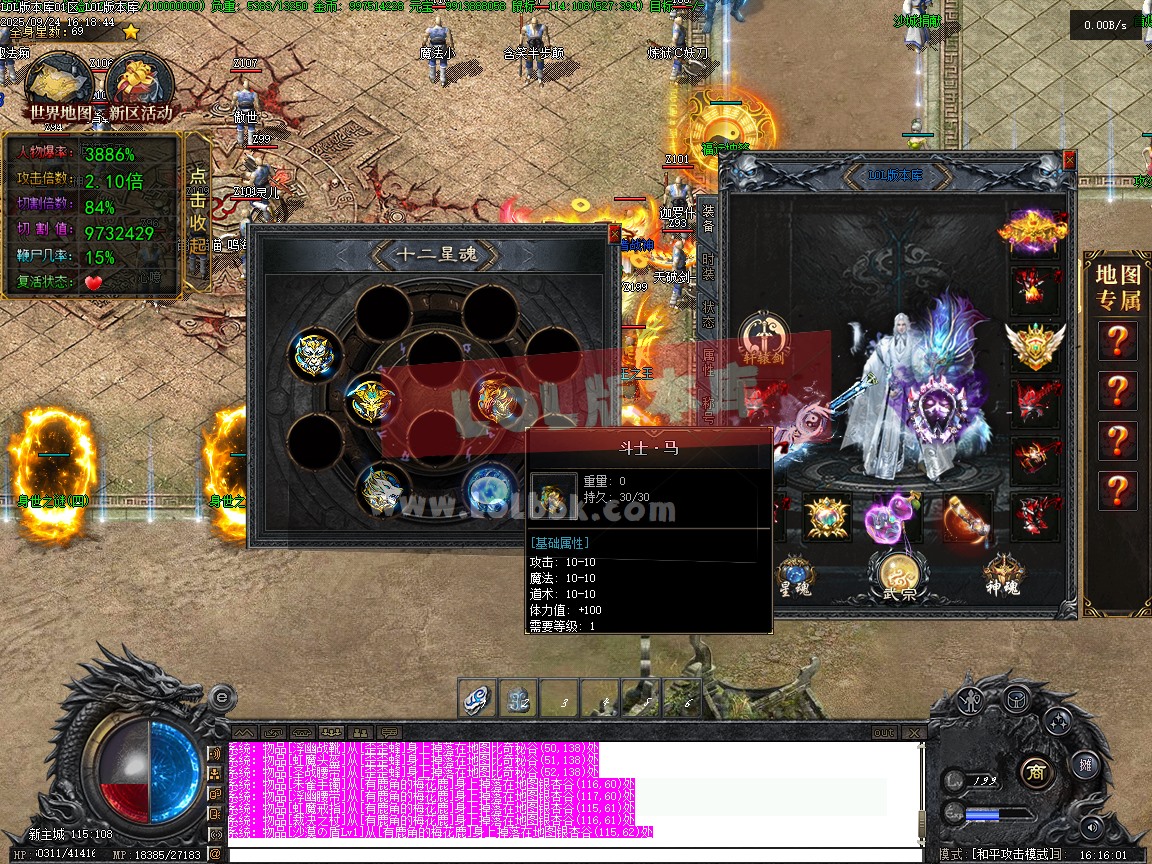Screen dimensions: 1152x864
Task: Close the 十二星魂 window
Action: [x=614, y=234]
